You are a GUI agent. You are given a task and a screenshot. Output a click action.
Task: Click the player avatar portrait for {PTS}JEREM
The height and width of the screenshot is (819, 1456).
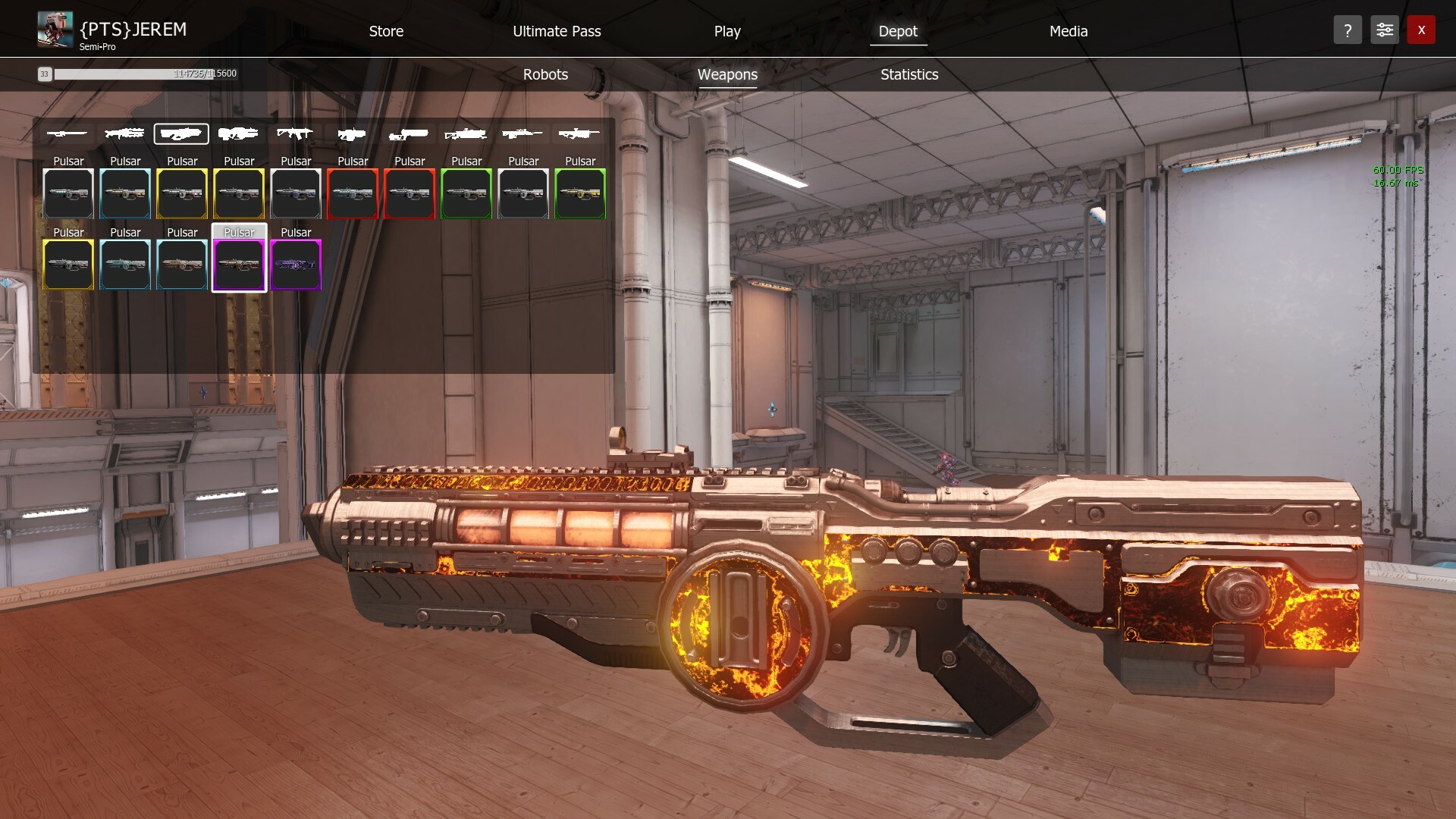coord(54,29)
